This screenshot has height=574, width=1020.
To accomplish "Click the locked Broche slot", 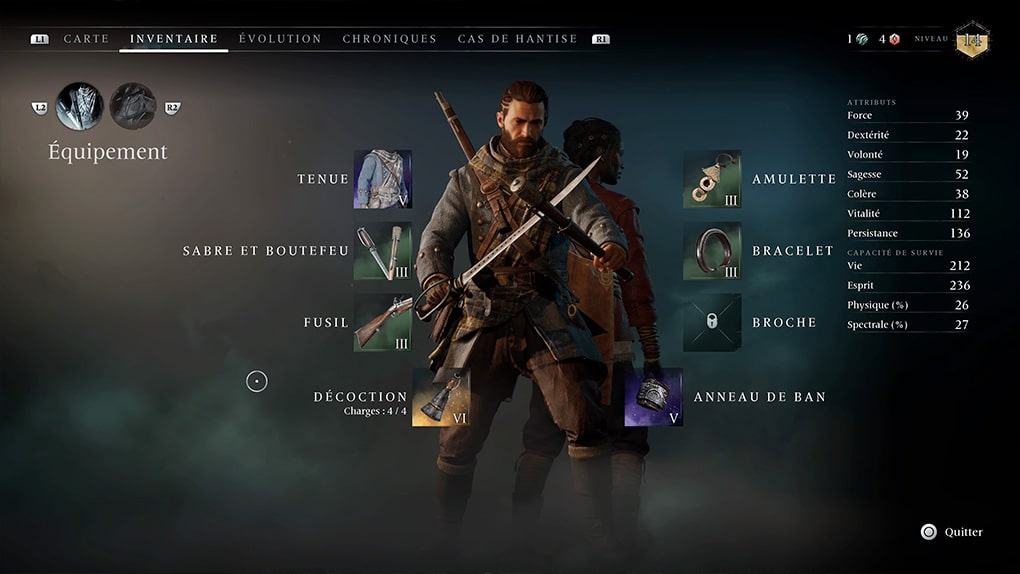I will point(712,323).
